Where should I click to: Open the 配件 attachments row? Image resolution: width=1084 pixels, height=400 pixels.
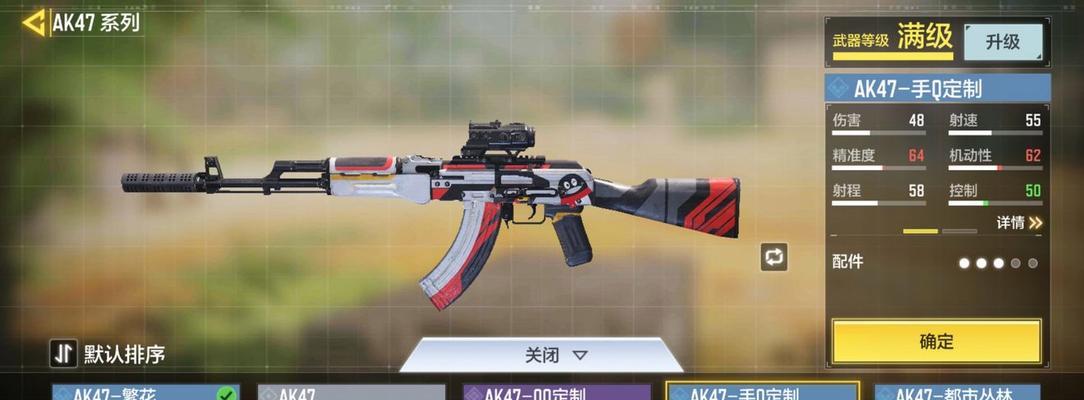tap(936, 263)
